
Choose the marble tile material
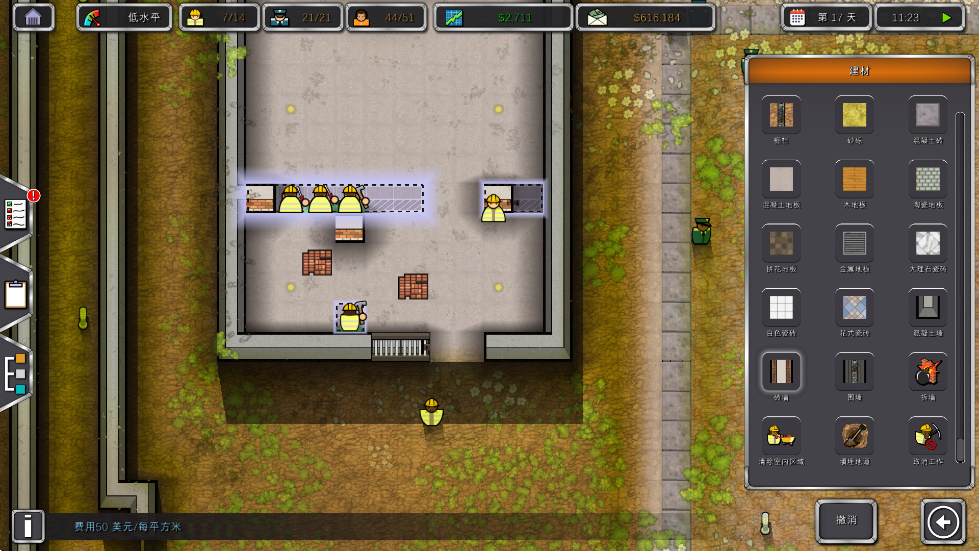click(928, 243)
